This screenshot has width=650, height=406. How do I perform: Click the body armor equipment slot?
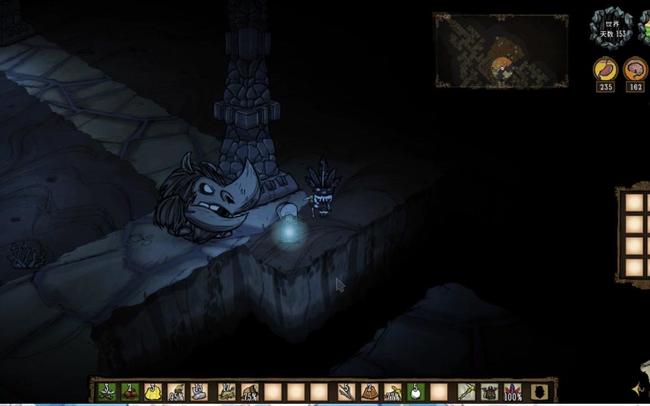(x=489, y=392)
